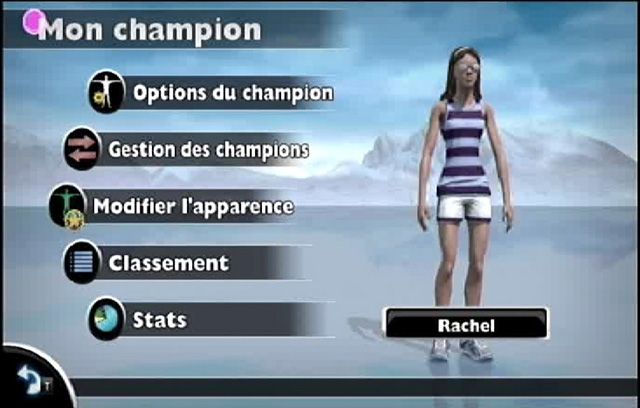Click the swap arrows icon
The image size is (640, 408).
pos(82,149)
